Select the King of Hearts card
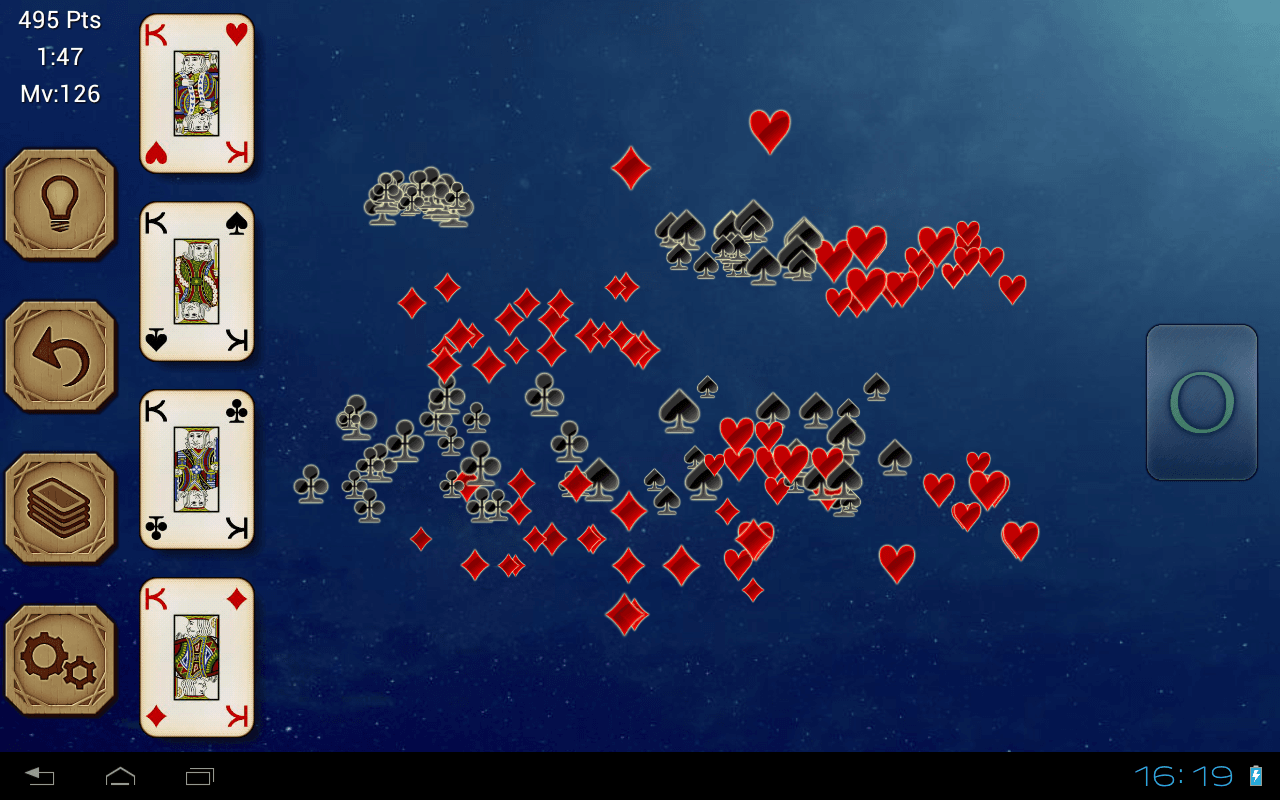 [197, 93]
